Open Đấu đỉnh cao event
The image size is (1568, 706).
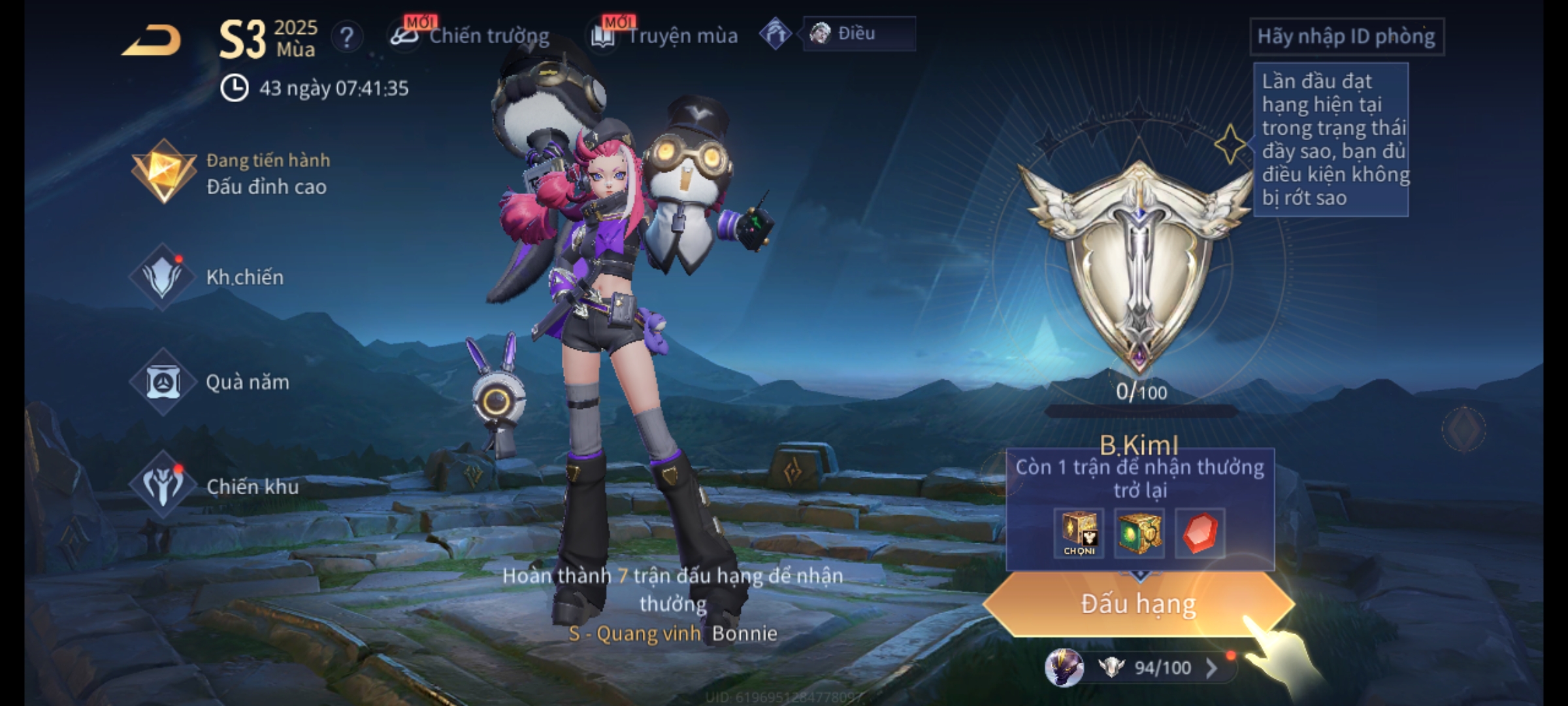tap(232, 173)
